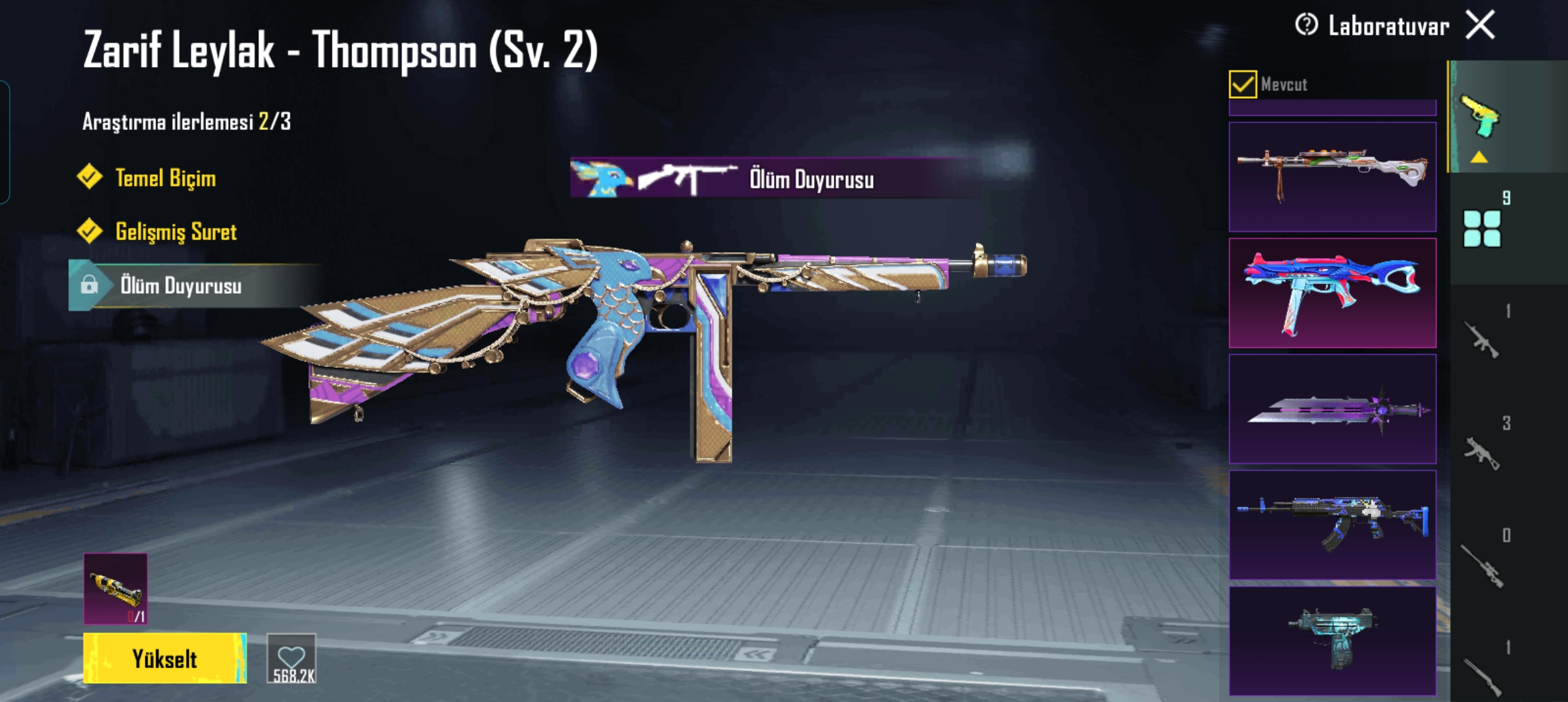Toggle the Mevcut checkbox
This screenshot has height=702, width=1568.
pyautogui.click(x=1242, y=84)
